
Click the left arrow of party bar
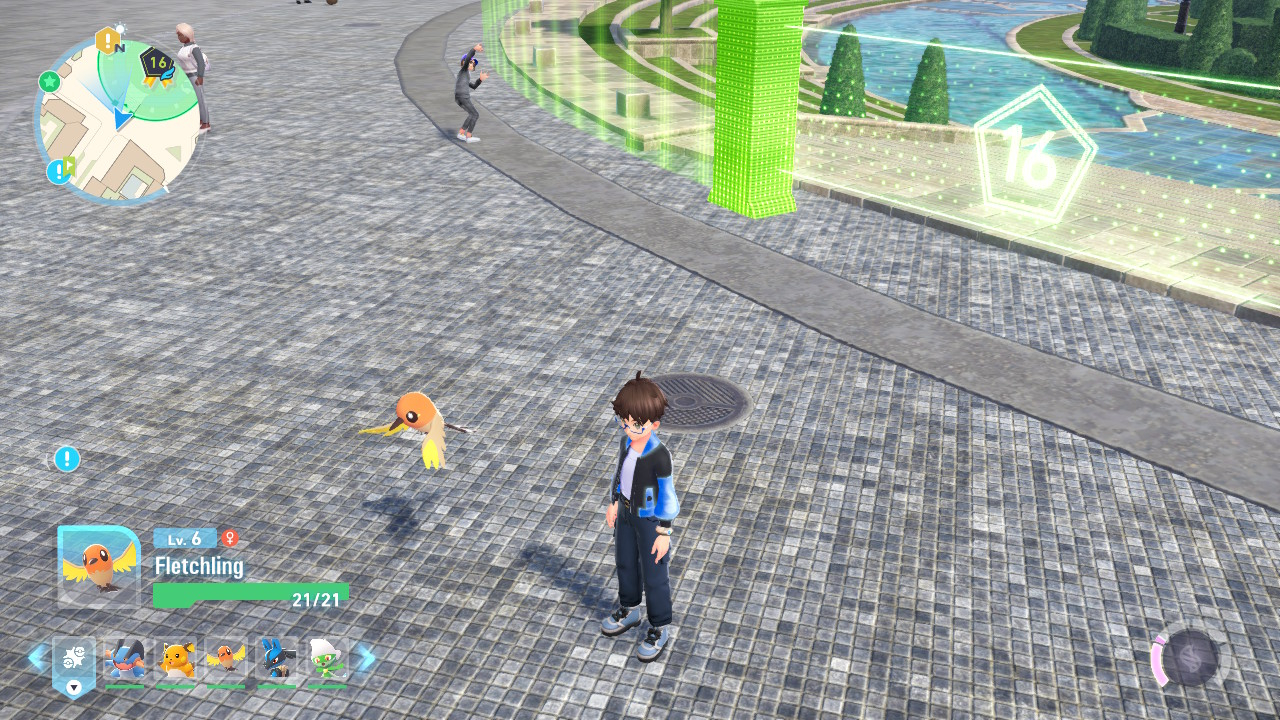pos(36,658)
